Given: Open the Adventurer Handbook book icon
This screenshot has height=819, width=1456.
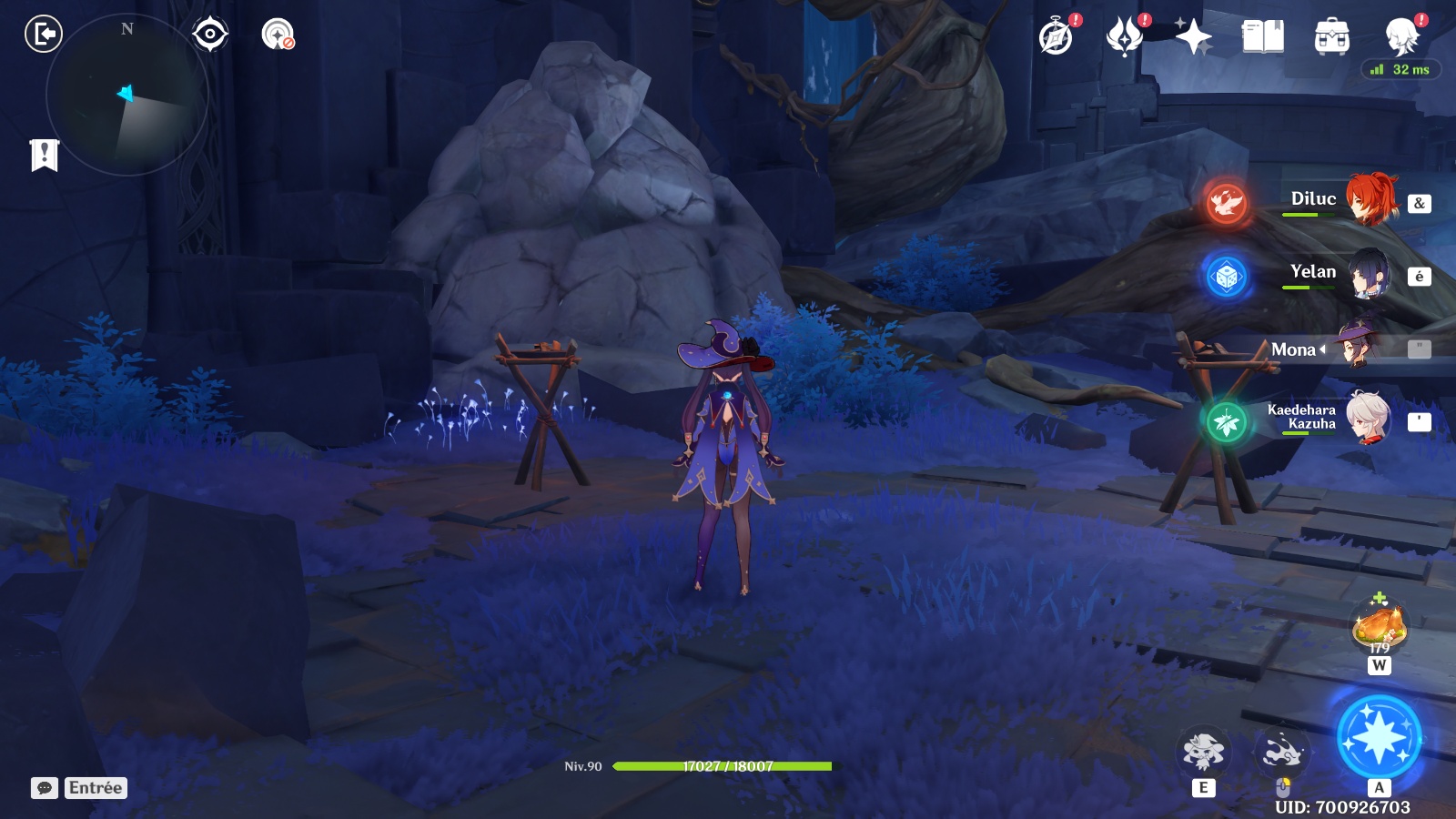Looking at the screenshot, I should 1262,37.
